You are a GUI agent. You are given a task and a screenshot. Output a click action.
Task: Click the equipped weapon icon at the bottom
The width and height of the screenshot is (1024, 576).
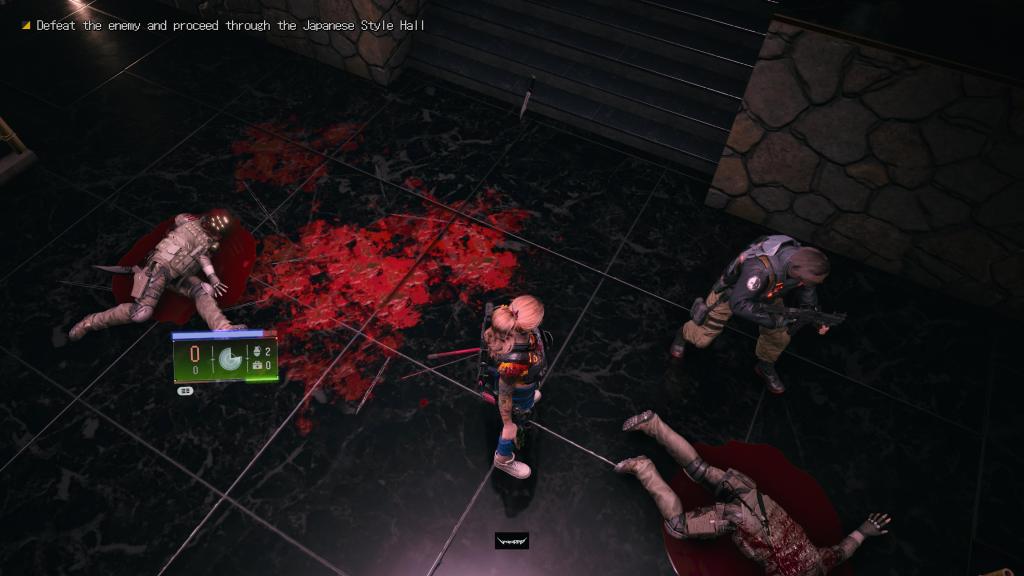(511, 541)
